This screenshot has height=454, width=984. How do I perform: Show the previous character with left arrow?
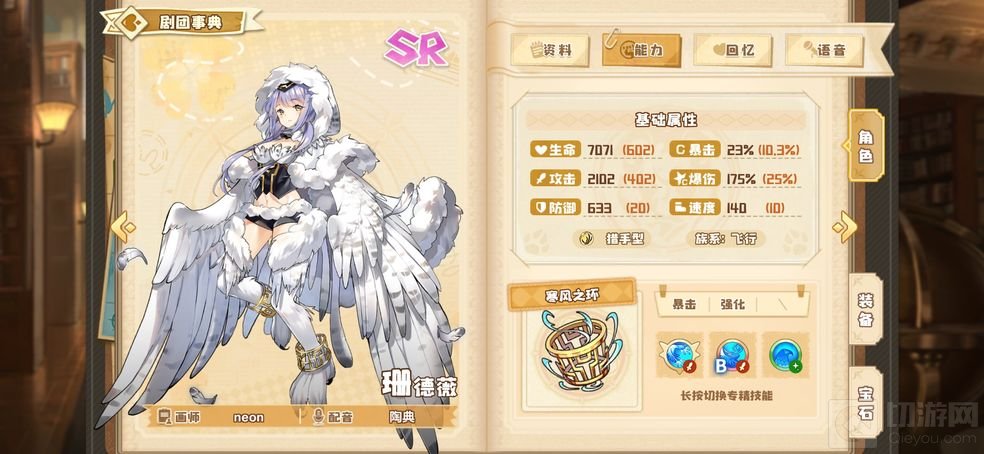[124, 227]
